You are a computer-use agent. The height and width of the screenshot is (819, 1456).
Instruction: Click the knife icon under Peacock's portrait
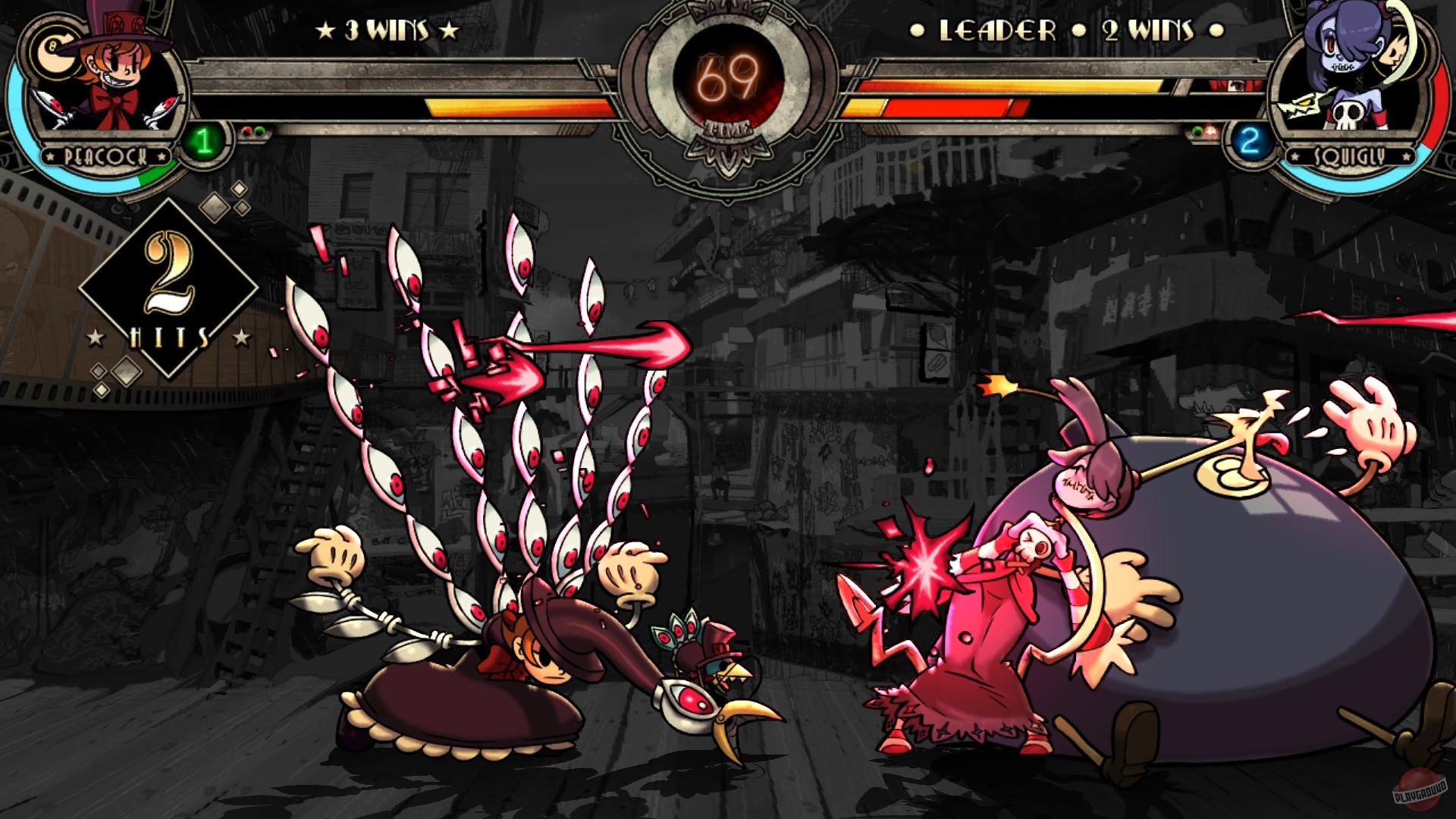click(x=51, y=105)
